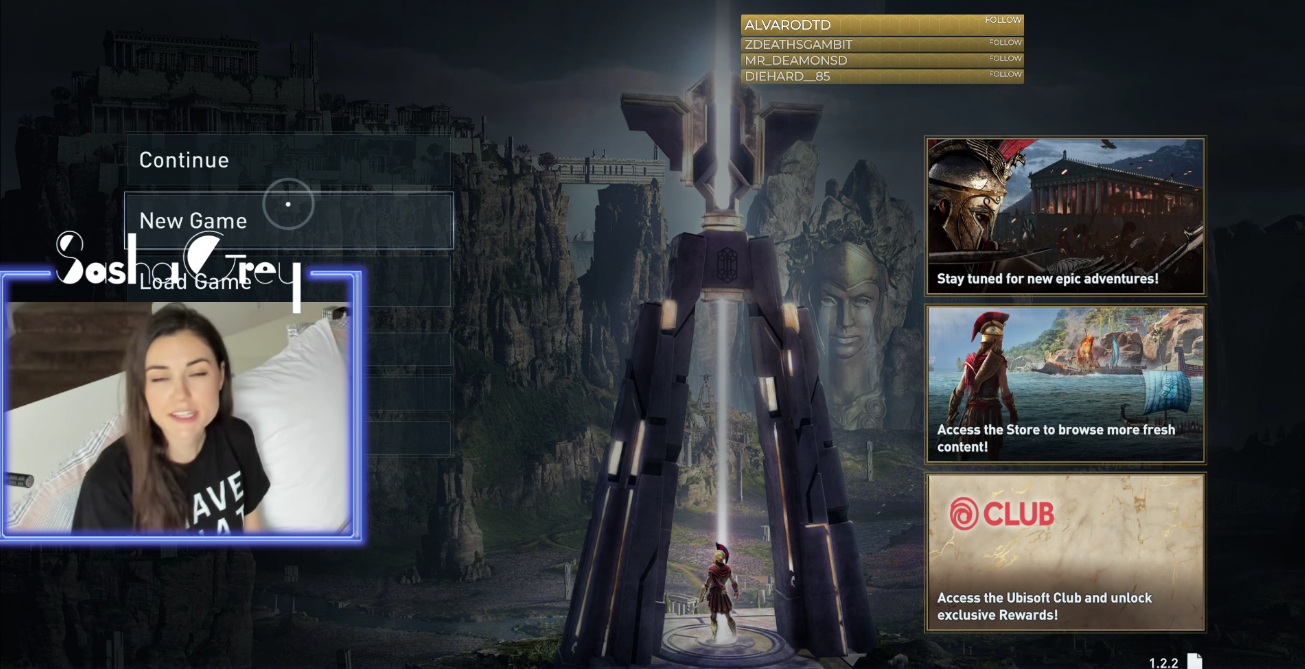Viewport: 1305px width, 669px height.
Task: Open the patch notes document icon
Action: [x=1194, y=661]
